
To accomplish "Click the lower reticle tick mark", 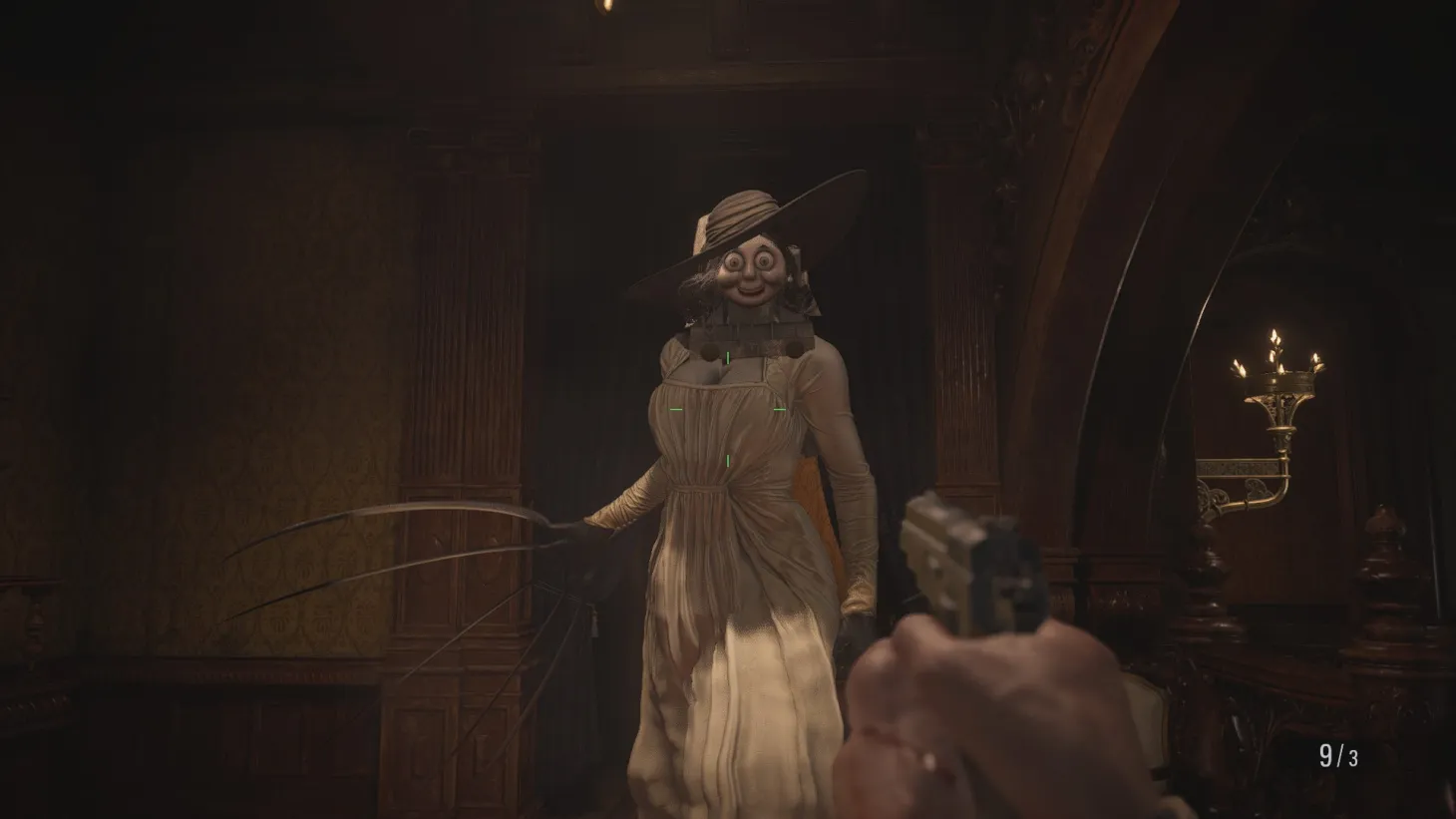I will pos(728,460).
